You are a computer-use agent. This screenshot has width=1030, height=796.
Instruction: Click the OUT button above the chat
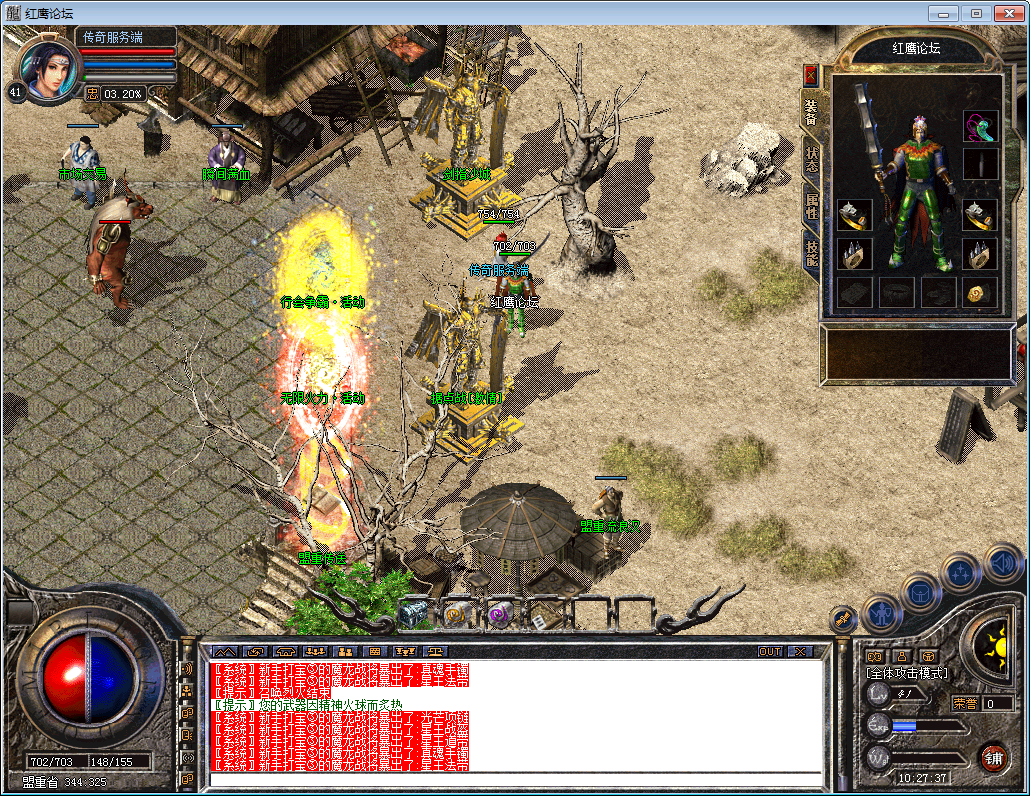[769, 651]
